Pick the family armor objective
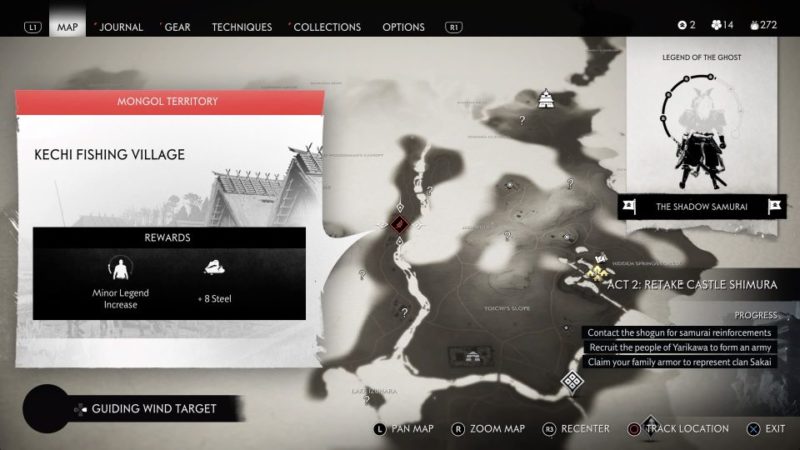The height and width of the screenshot is (450, 800). click(x=680, y=362)
